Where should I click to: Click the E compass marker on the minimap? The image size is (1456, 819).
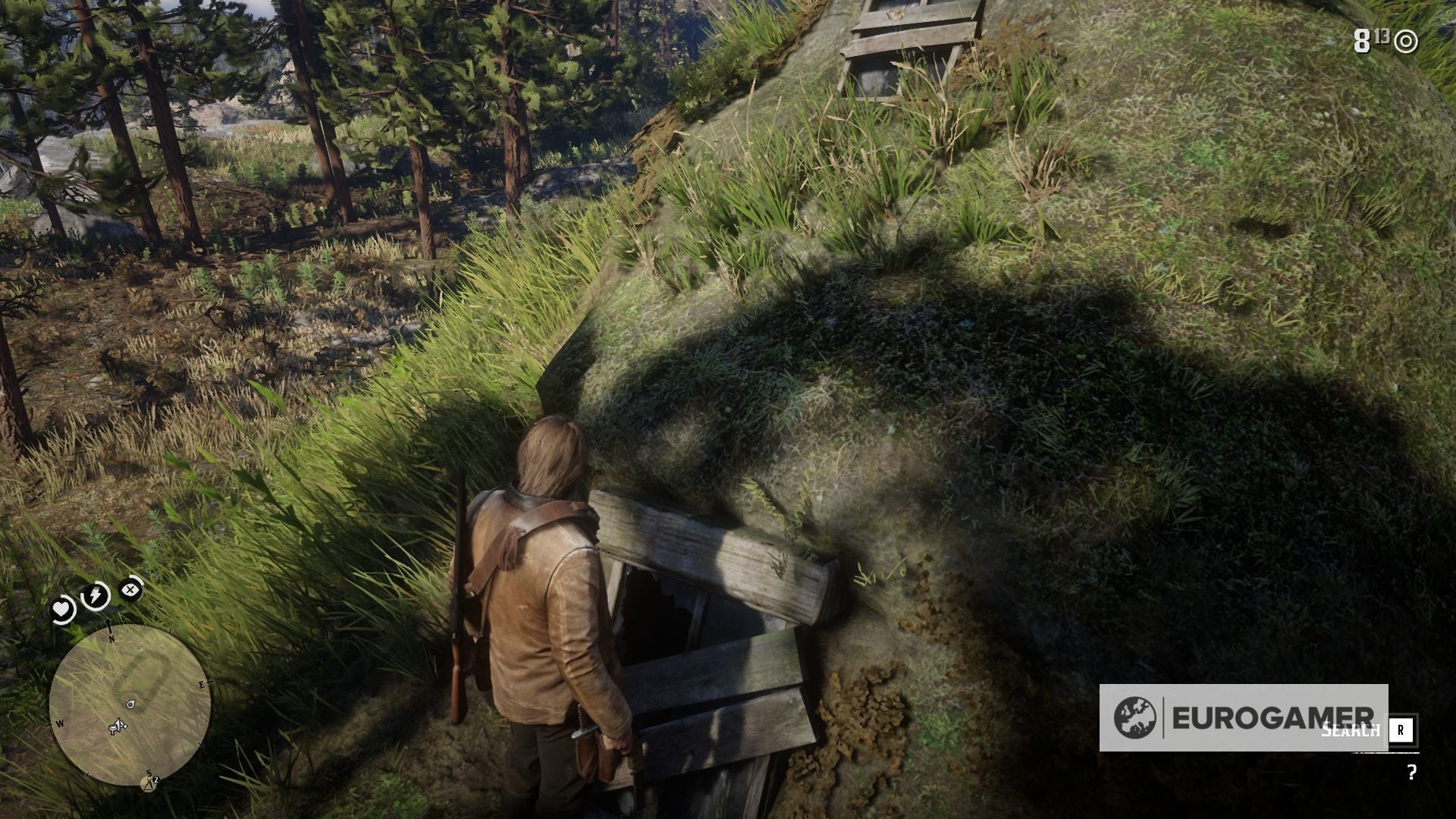coord(201,684)
